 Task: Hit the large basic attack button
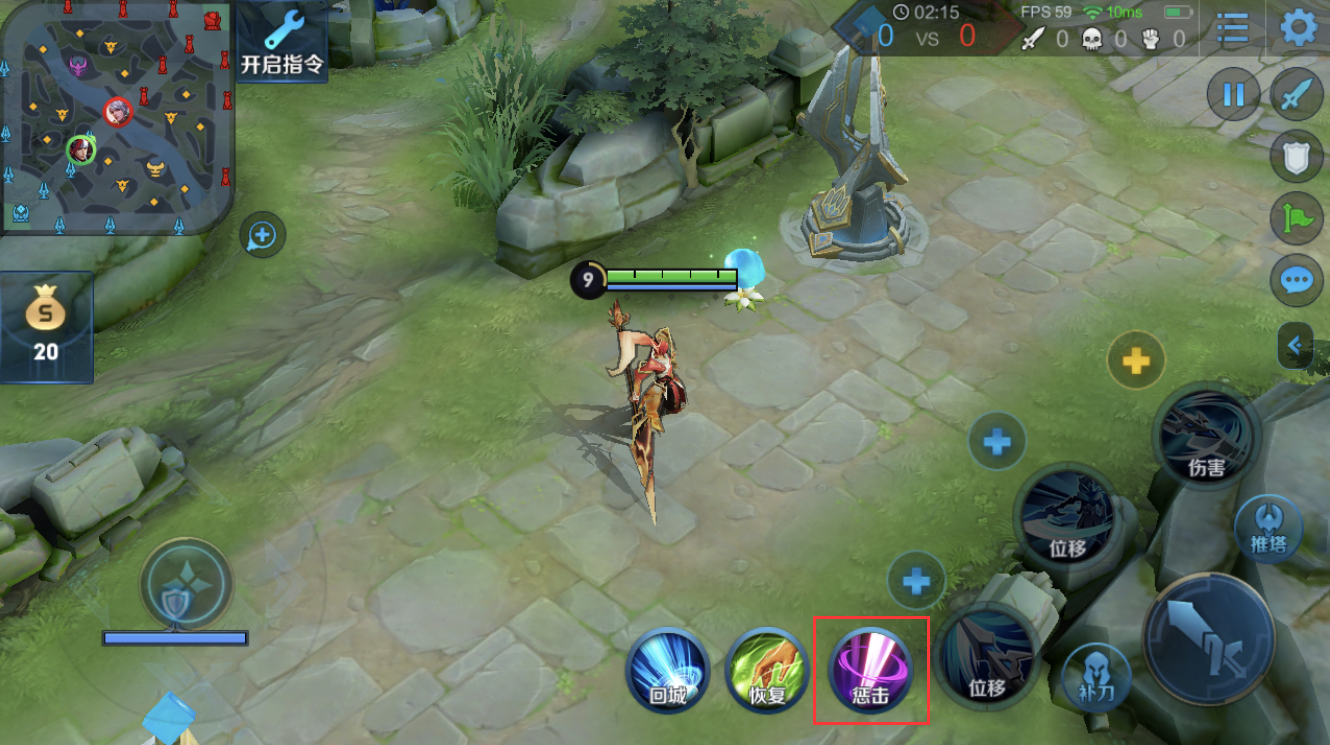click(x=1209, y=638)
